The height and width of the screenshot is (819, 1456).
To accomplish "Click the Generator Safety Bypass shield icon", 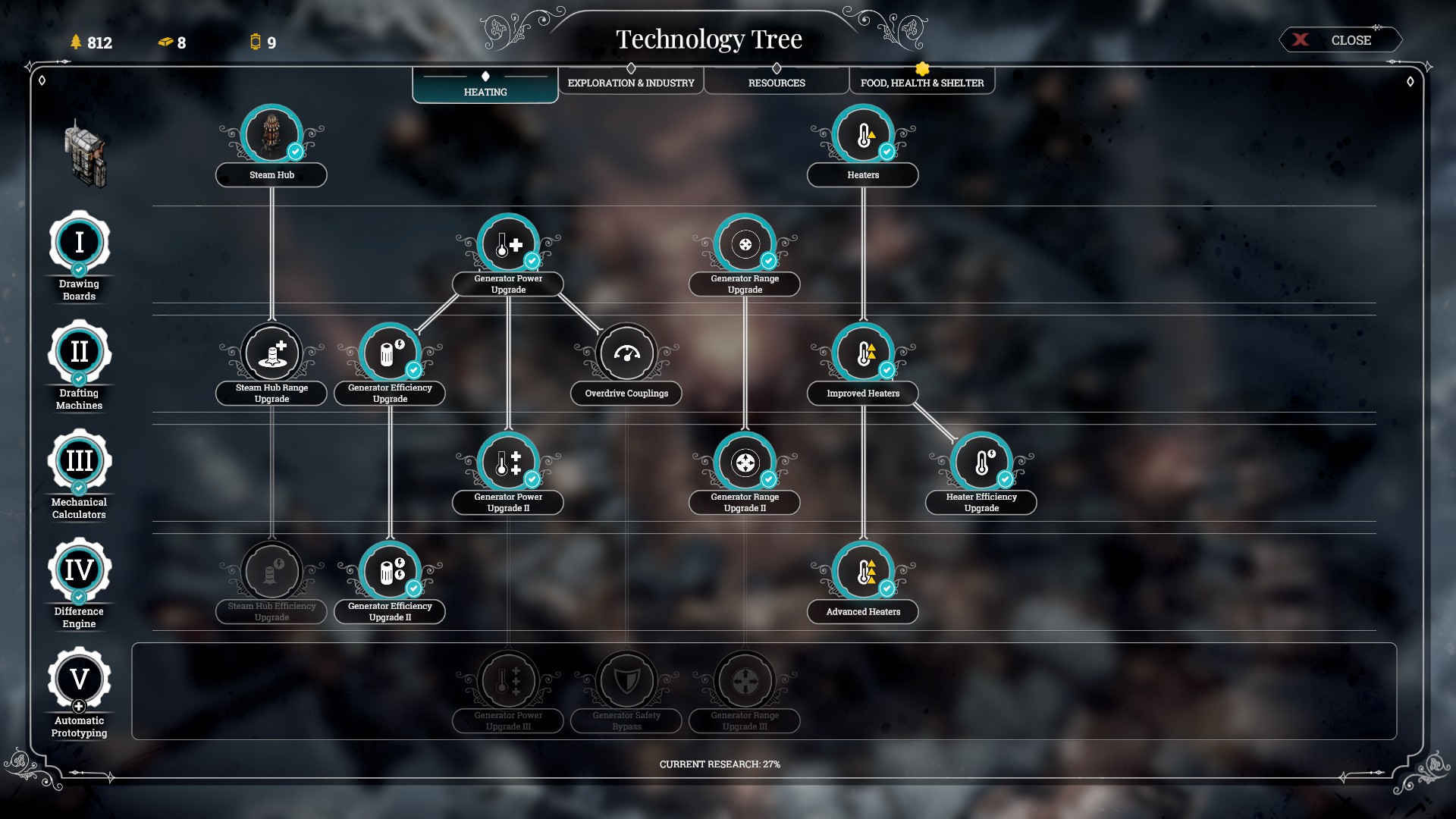I will (626, 681).
